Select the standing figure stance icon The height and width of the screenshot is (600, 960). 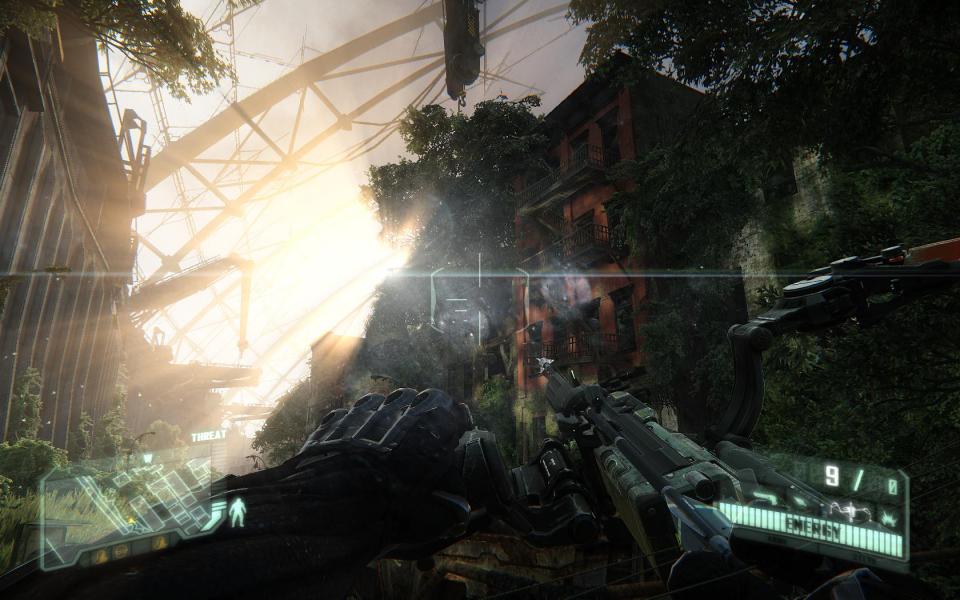click(237, 513)
